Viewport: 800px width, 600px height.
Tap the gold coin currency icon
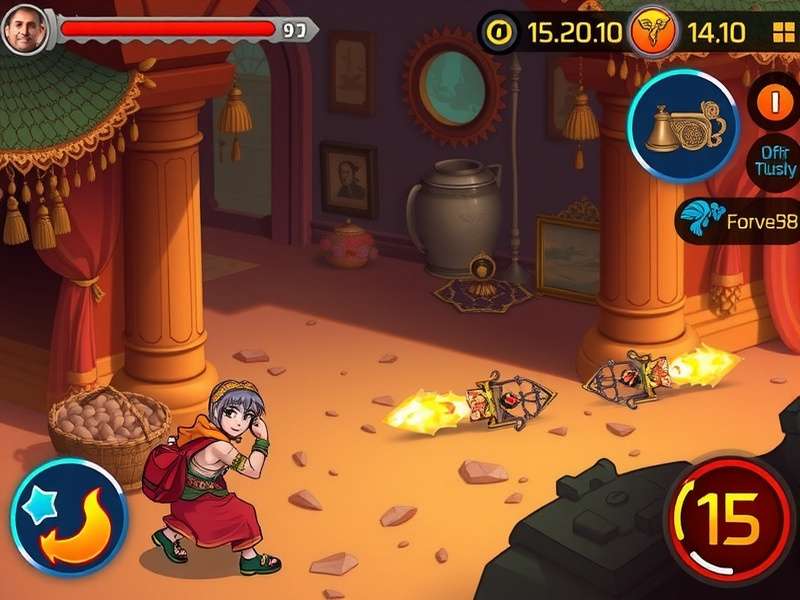pos(497,33)
